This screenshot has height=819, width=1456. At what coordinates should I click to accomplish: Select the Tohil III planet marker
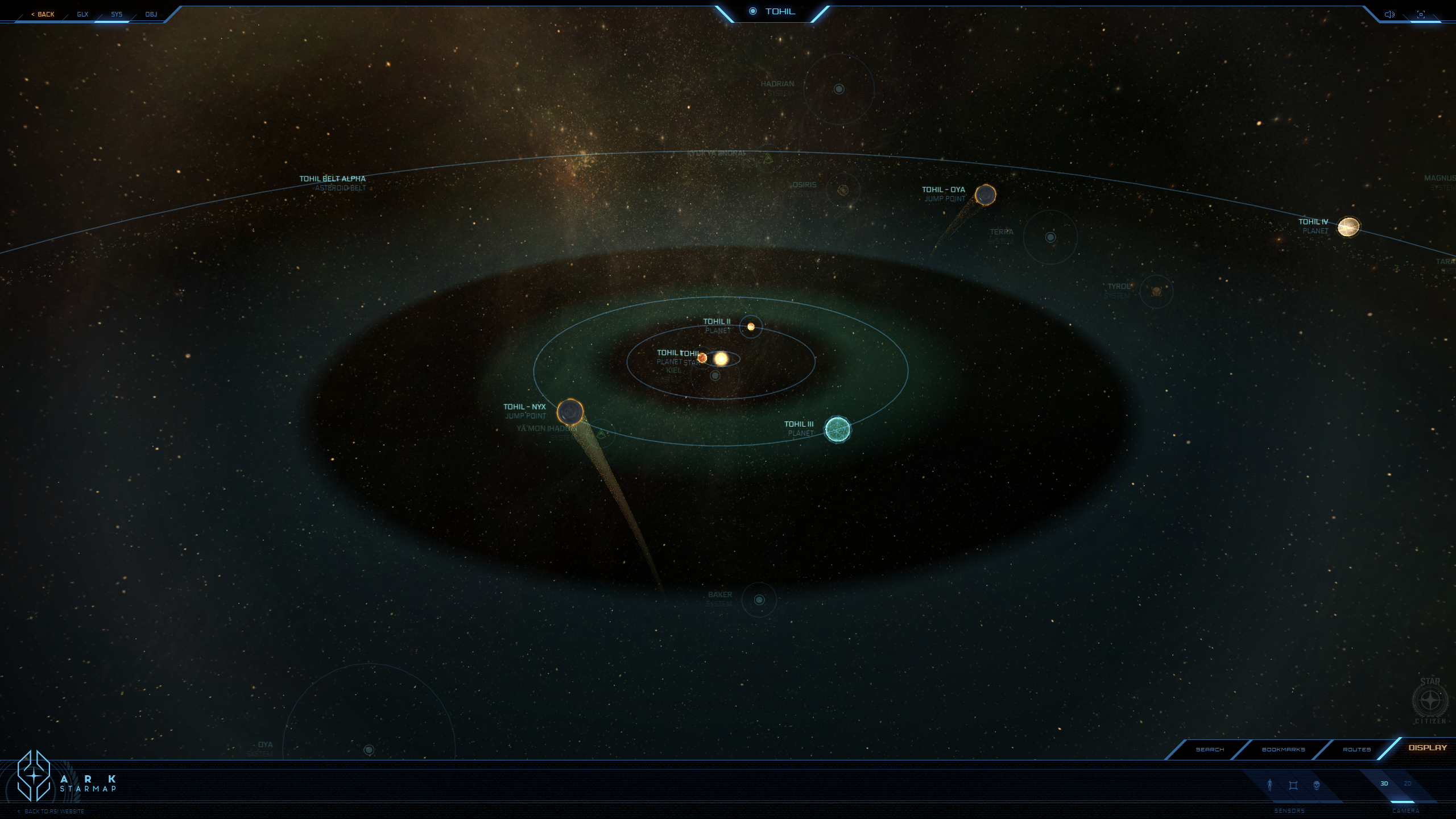click(x=837, y=429)
